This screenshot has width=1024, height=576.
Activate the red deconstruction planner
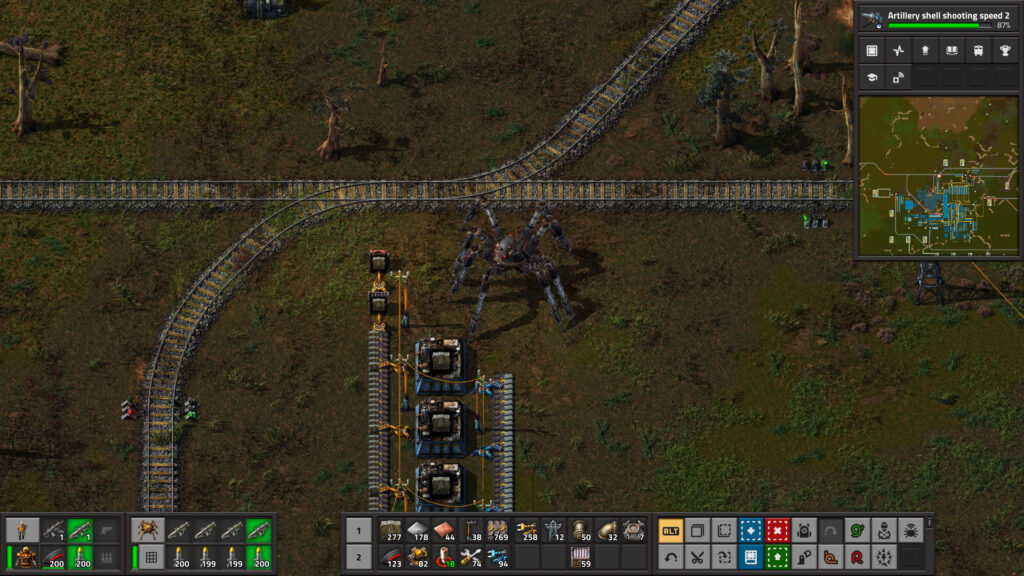tap(776, 531)
